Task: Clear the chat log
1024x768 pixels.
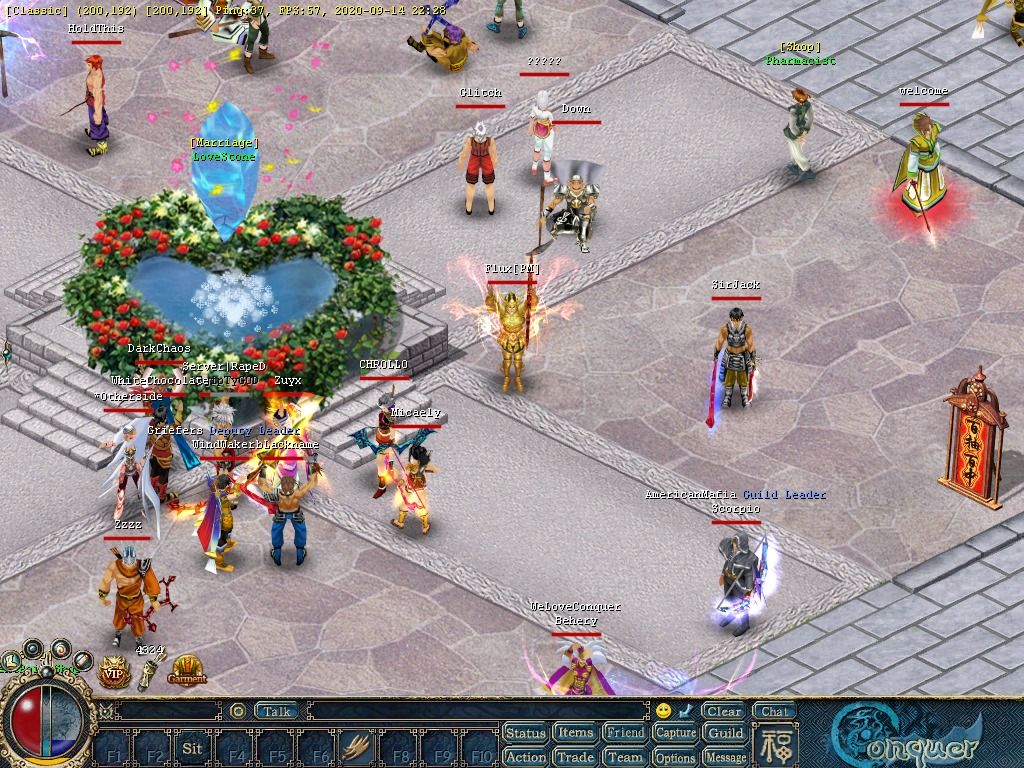Action: 723,712
